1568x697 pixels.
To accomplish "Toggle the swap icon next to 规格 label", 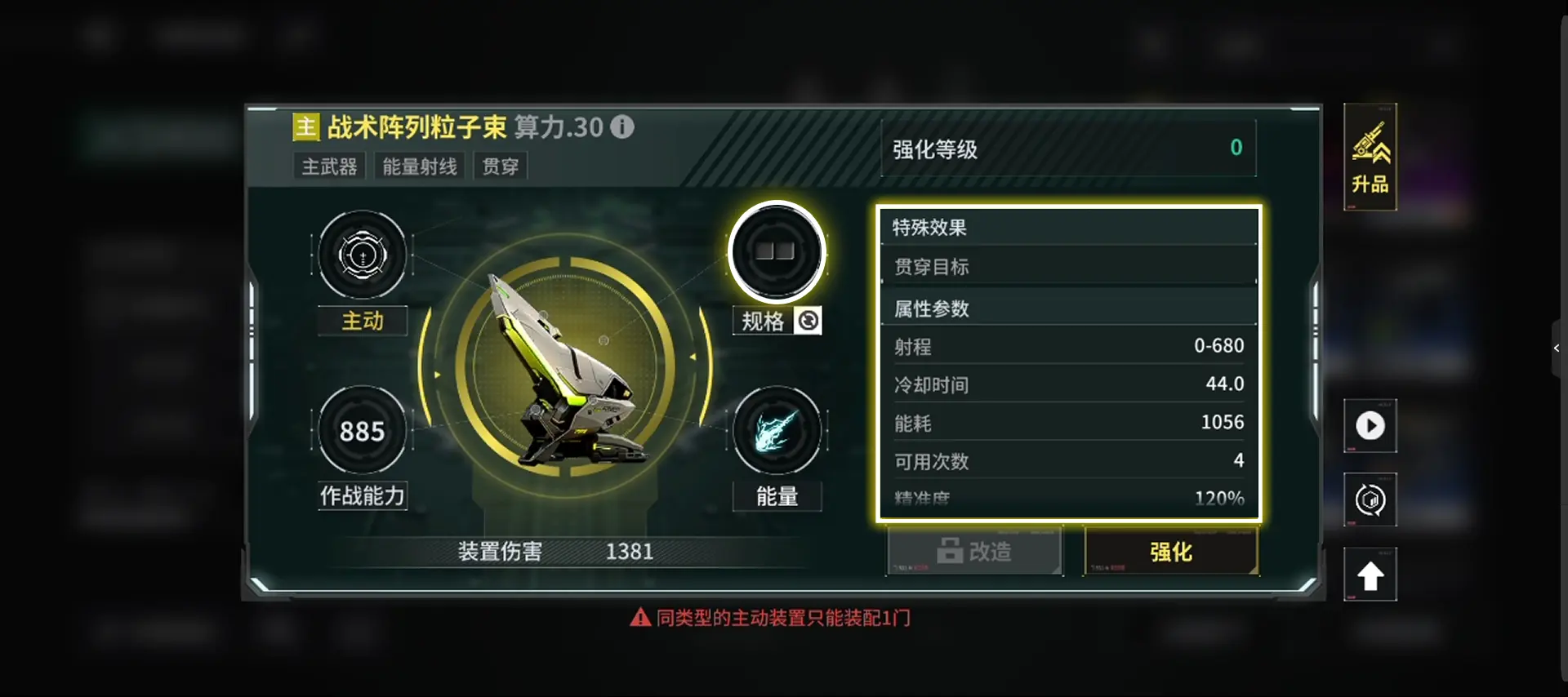I will (808, 321).
